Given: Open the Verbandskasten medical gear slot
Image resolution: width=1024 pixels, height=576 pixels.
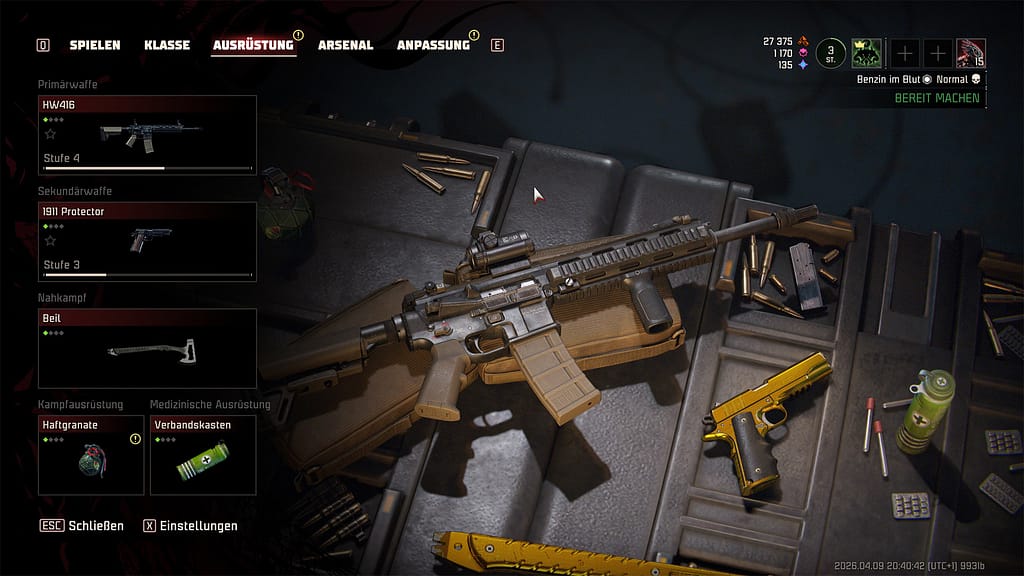Looking at the screenshot, I should pyautogui.click(x=203, y=455).
